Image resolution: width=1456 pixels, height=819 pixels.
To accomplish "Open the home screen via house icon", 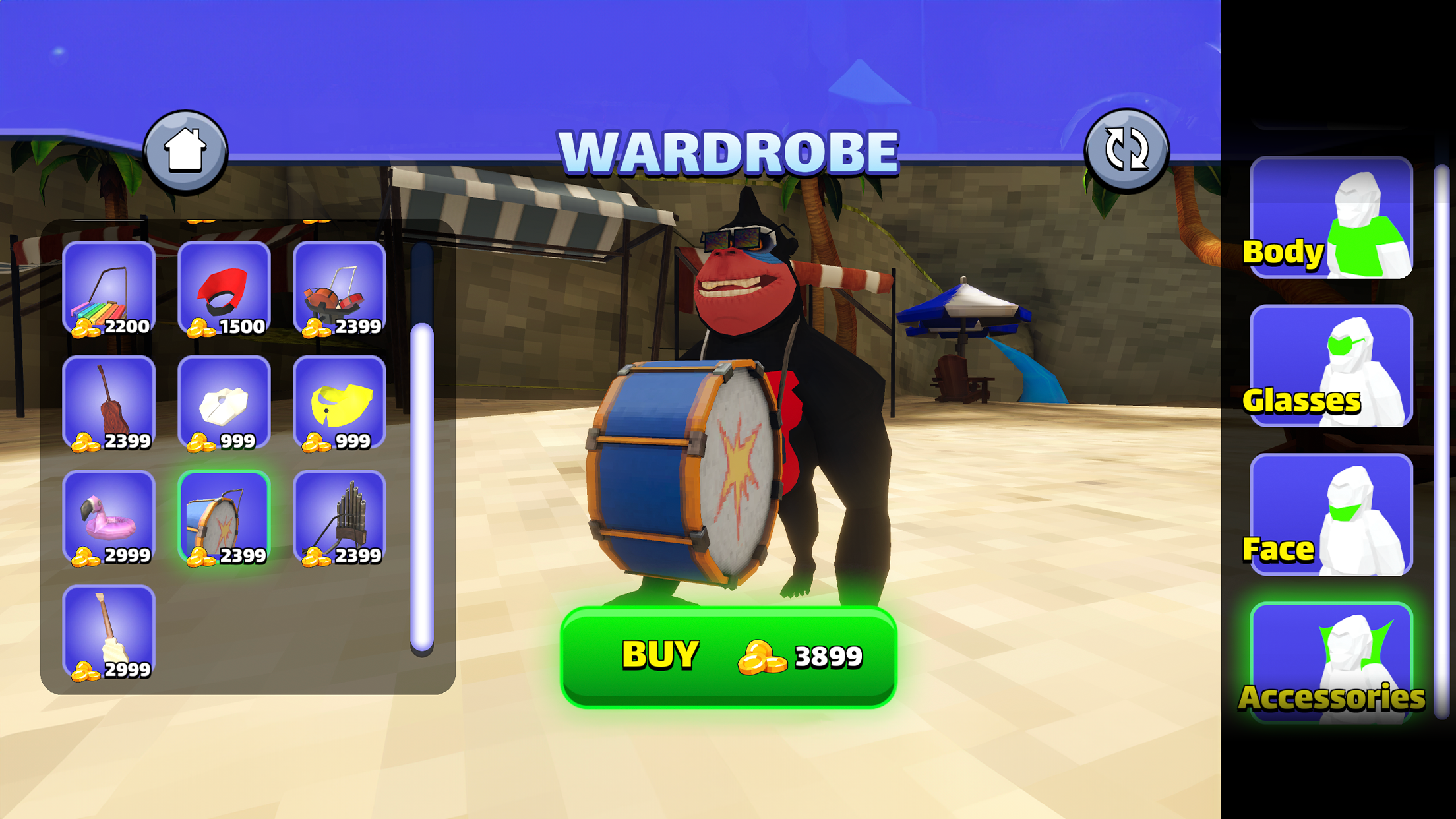I will click(x=187, y=150).
